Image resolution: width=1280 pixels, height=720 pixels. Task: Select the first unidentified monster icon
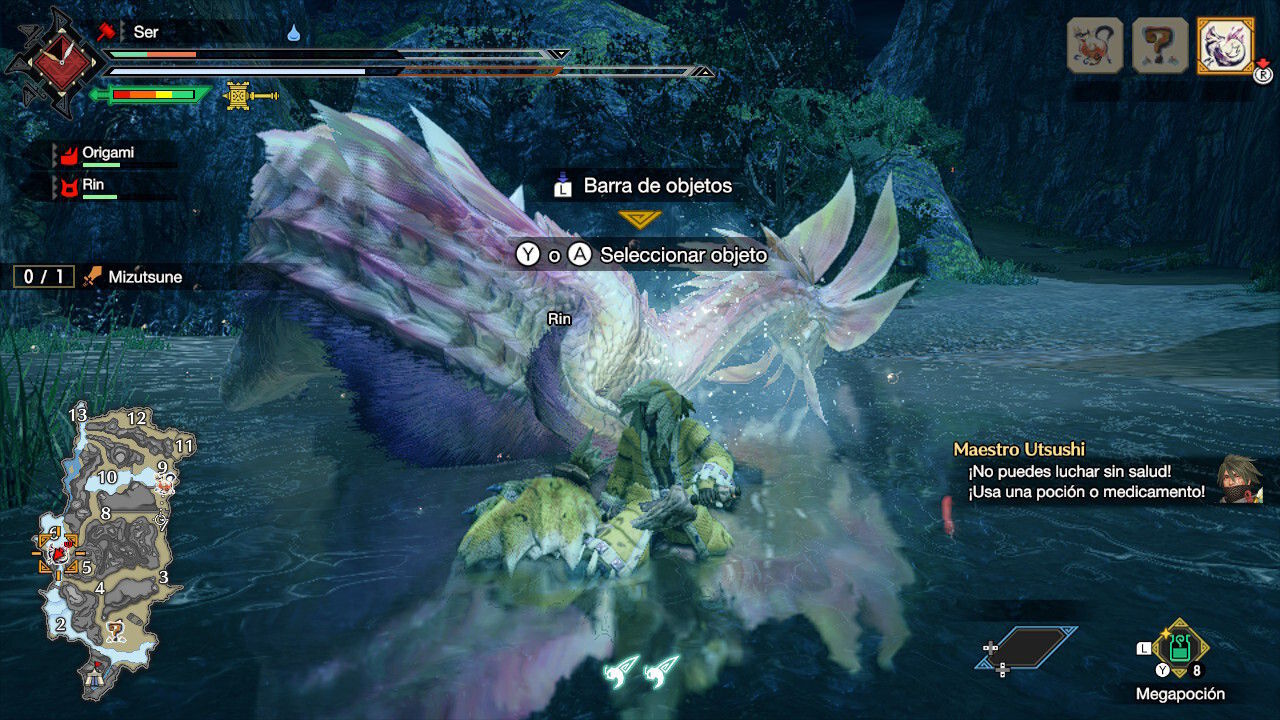click(x=1095, y=45)
